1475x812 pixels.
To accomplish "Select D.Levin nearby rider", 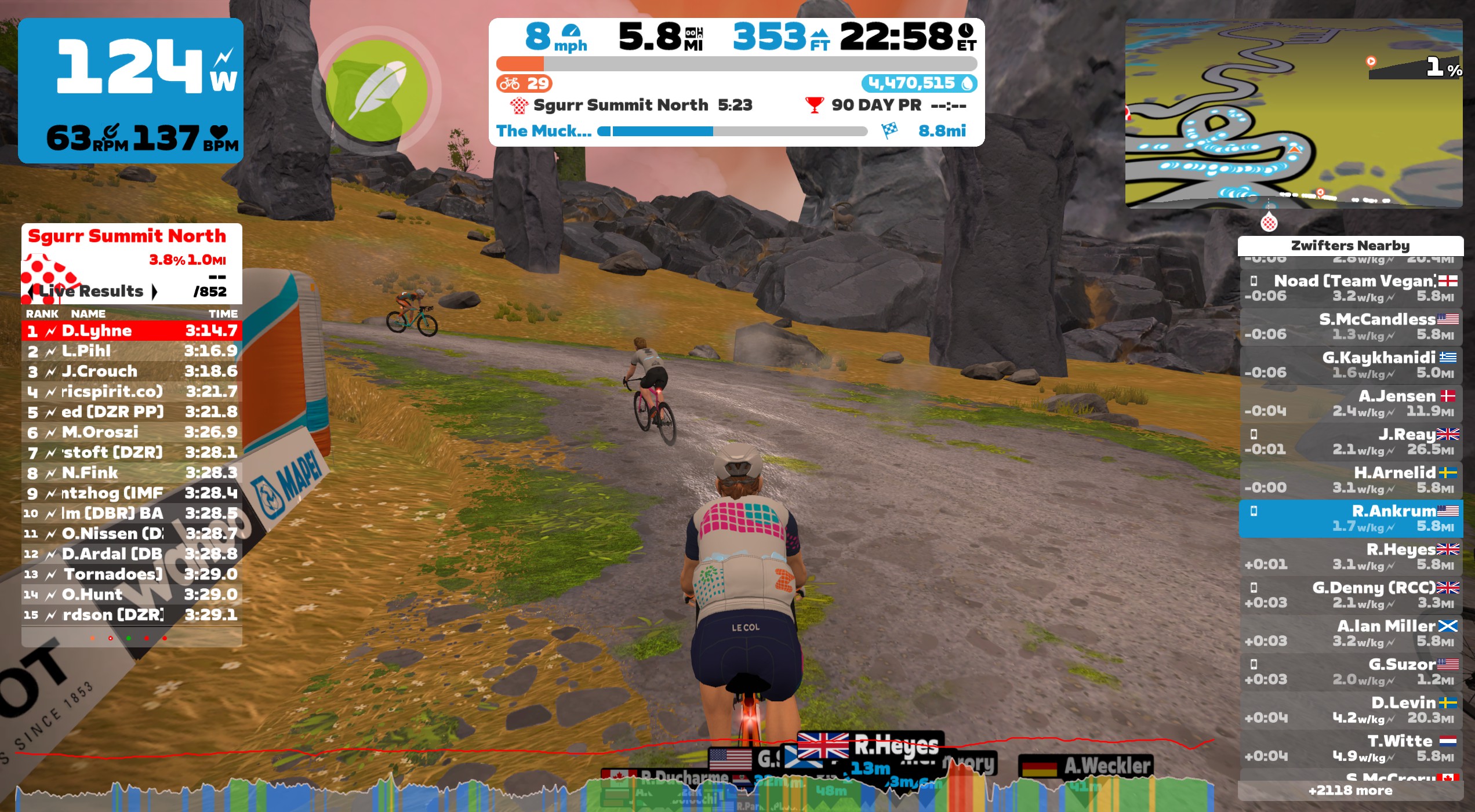I will [1350, 709].
